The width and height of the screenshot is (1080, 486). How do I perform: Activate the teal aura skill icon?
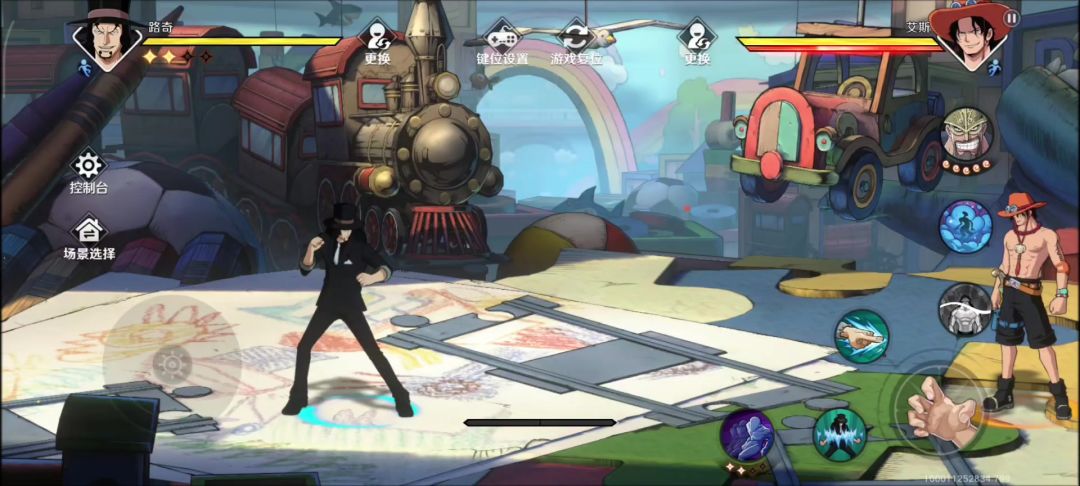pyautogui.click(x=838, y=434)
